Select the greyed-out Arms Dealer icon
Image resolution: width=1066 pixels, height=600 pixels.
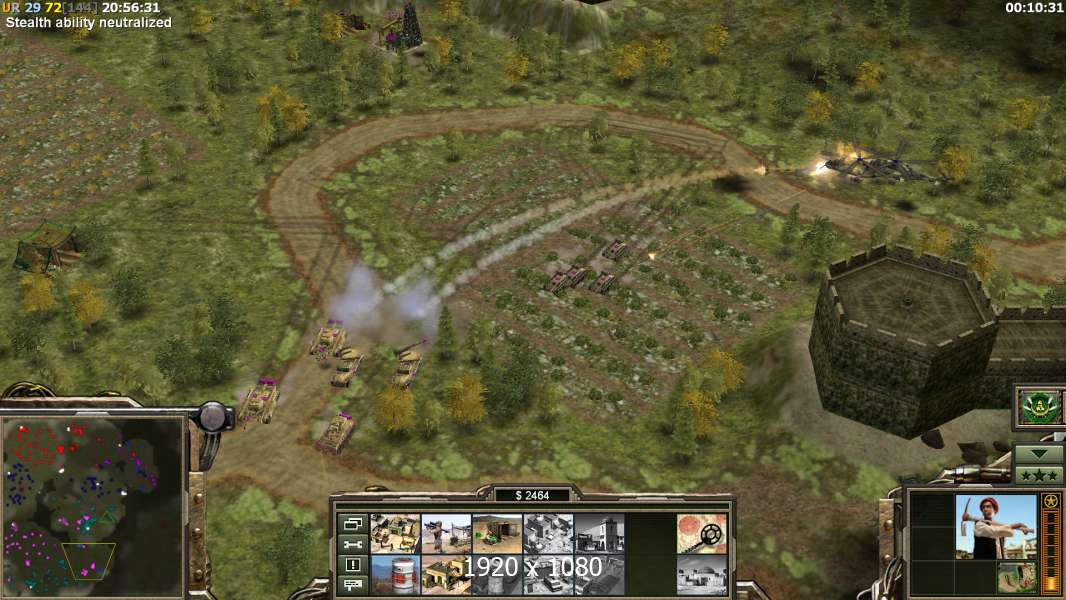click(x=548, y=533)
